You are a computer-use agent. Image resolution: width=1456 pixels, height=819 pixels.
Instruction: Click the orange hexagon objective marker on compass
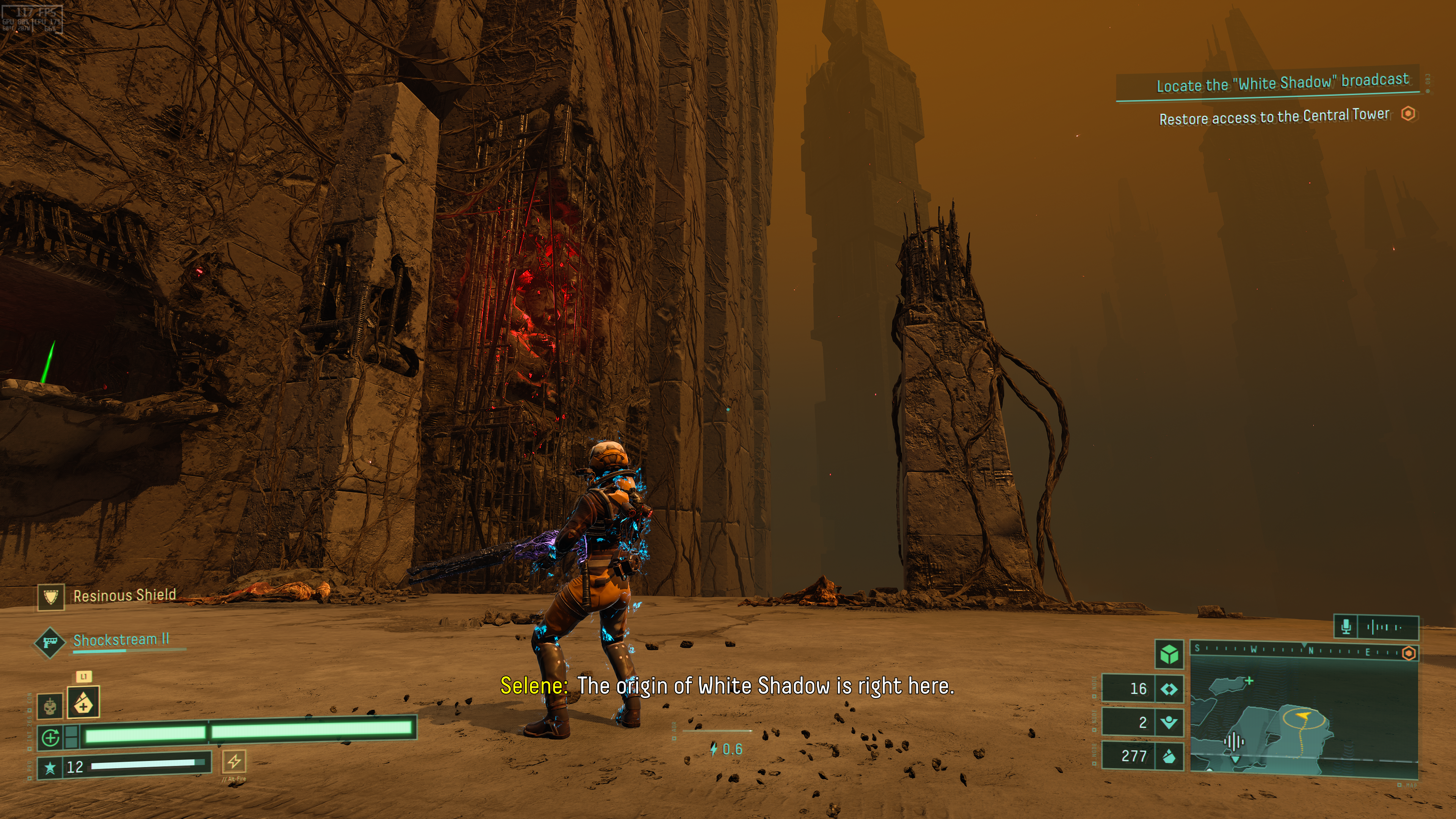click(1409, 653)
